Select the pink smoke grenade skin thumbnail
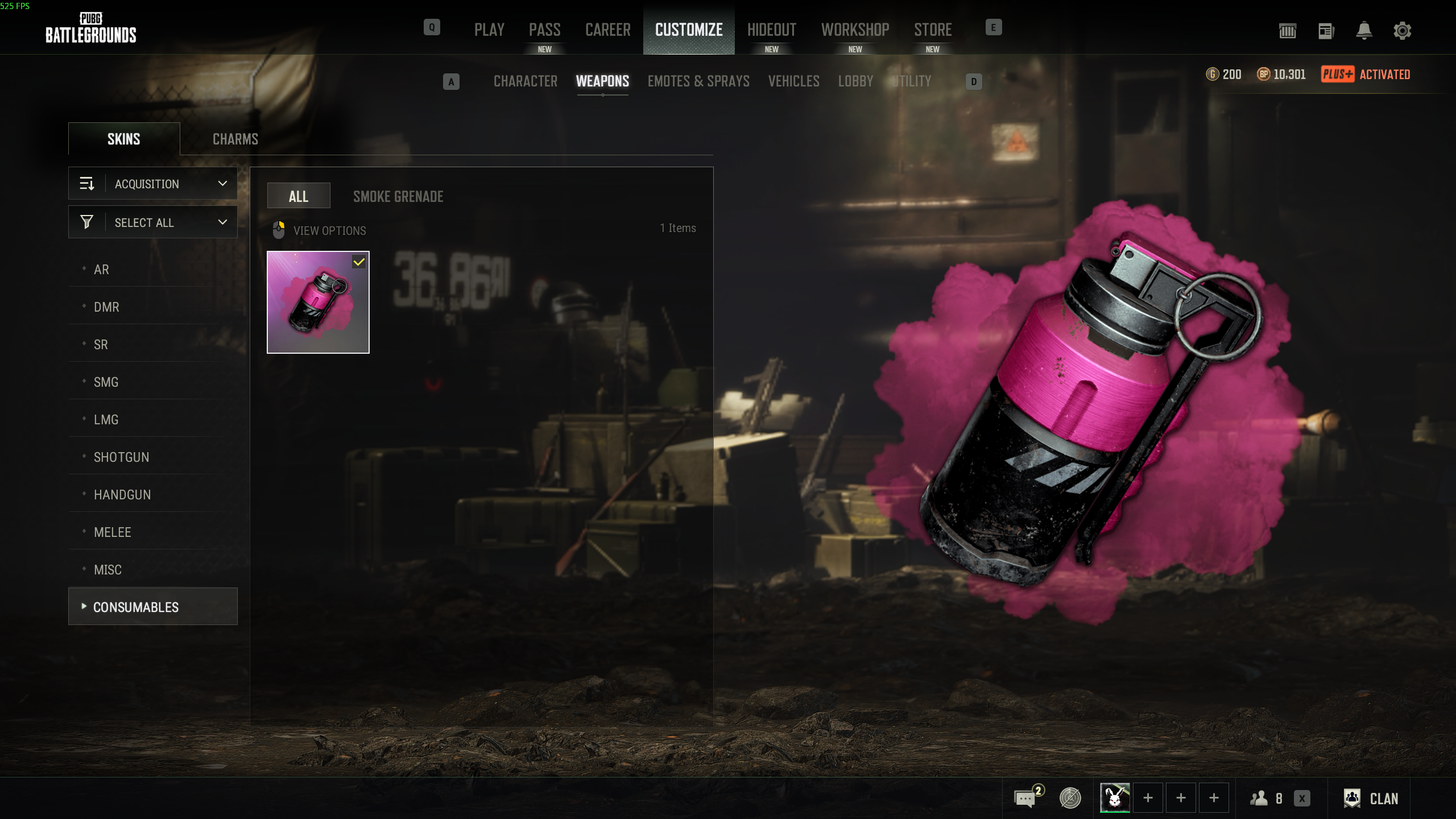Image resolution: width=1456 pixels, height=819 pixels. pos(318,302)
